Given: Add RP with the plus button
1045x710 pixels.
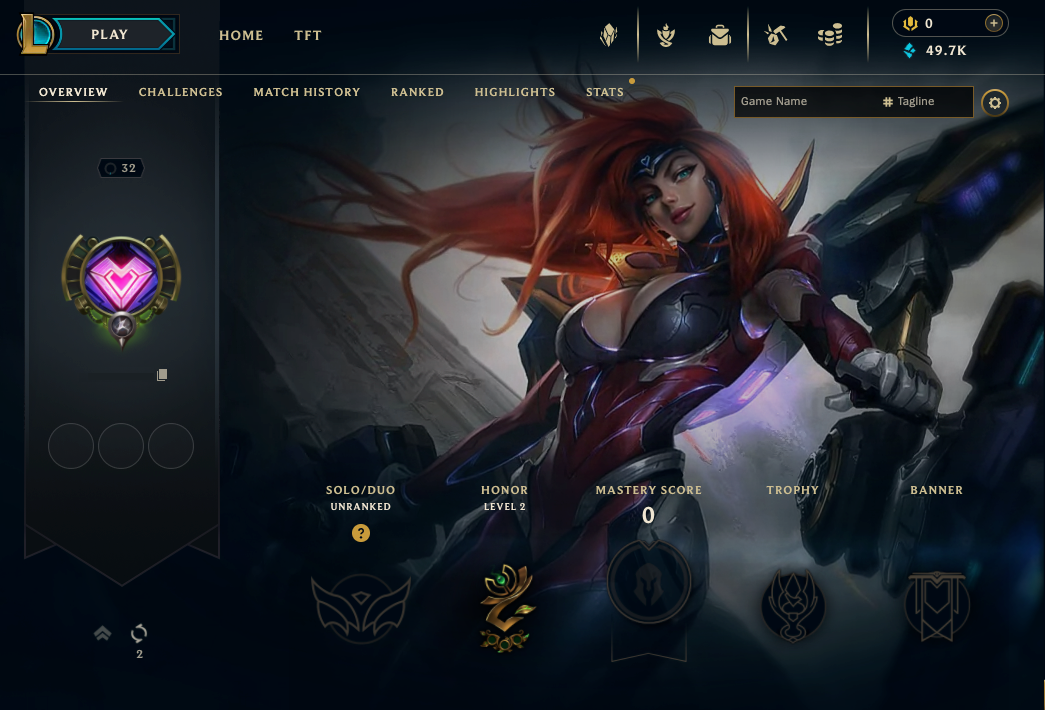Looking at the screenshot, I should (993, 23).
